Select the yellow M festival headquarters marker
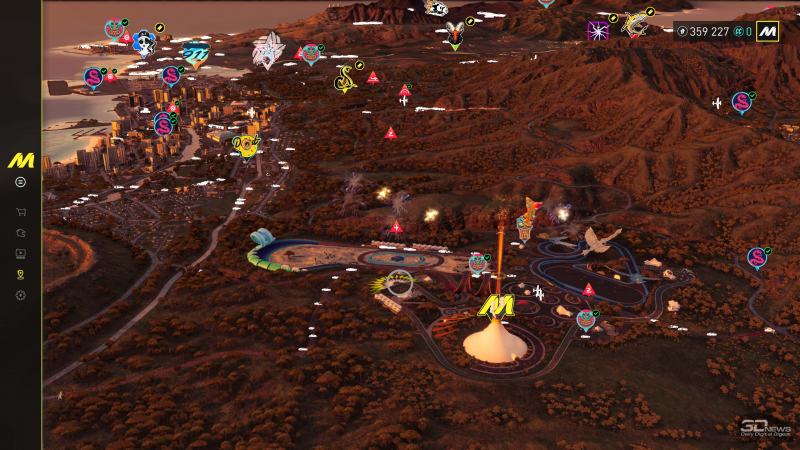Screen dimensions: 800x450 pos(494,305)
